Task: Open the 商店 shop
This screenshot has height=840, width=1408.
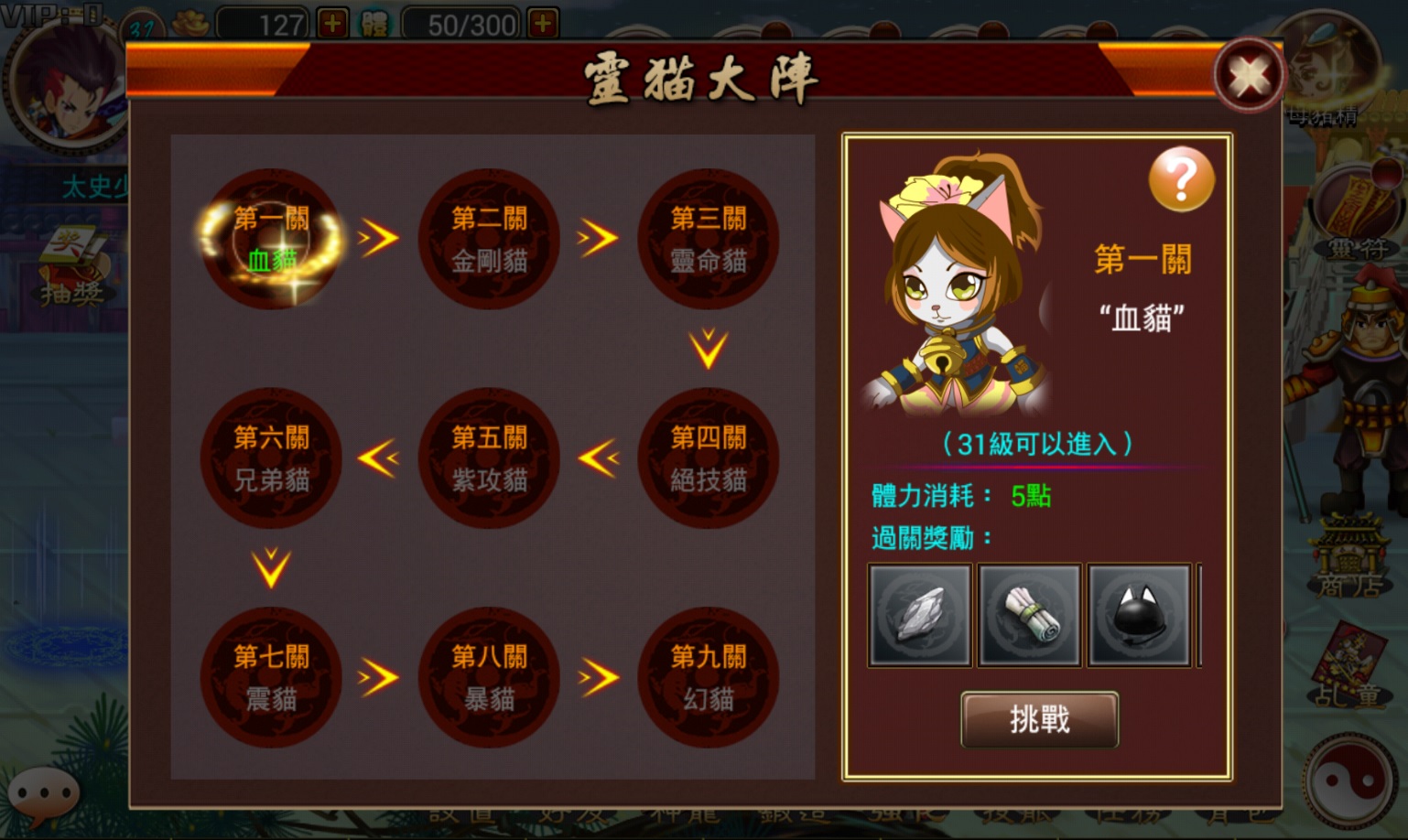Action: [1348, 558]
